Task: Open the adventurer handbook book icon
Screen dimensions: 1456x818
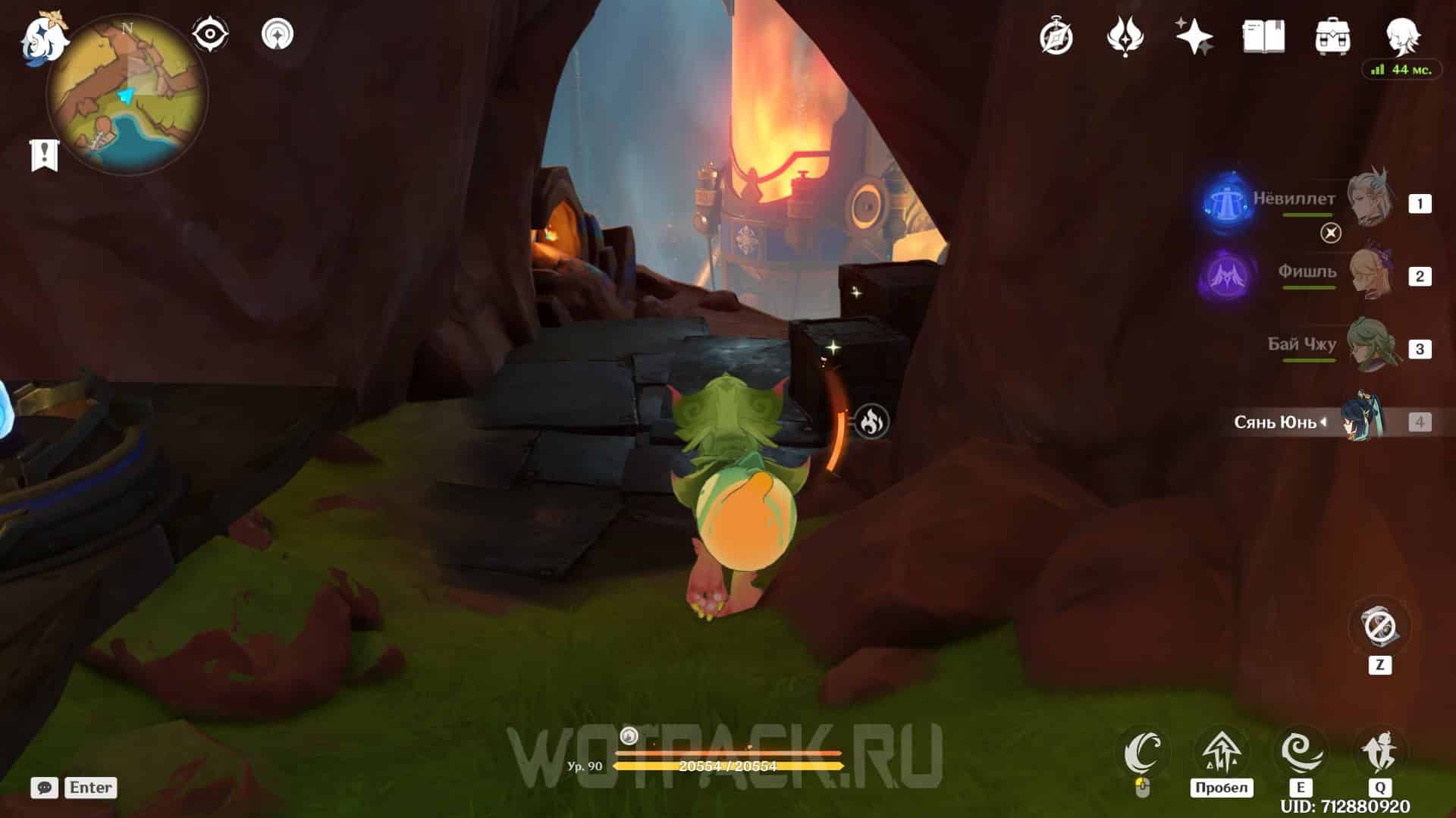Action: pyautogui.click(x=1263, y=36)
